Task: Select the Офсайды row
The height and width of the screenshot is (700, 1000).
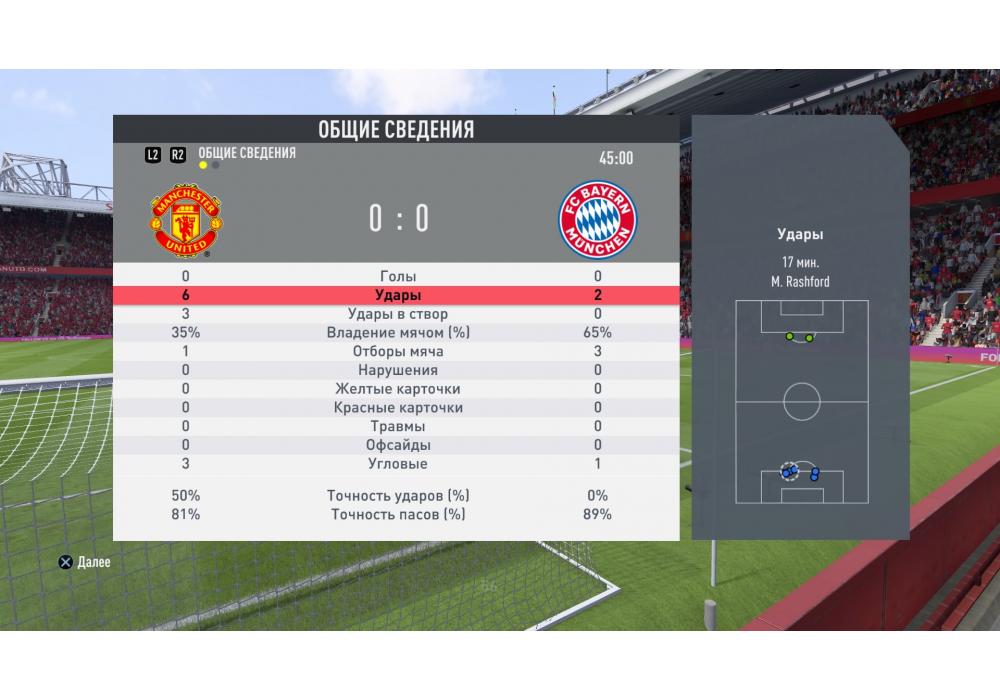Action: [x=398, y=445]
